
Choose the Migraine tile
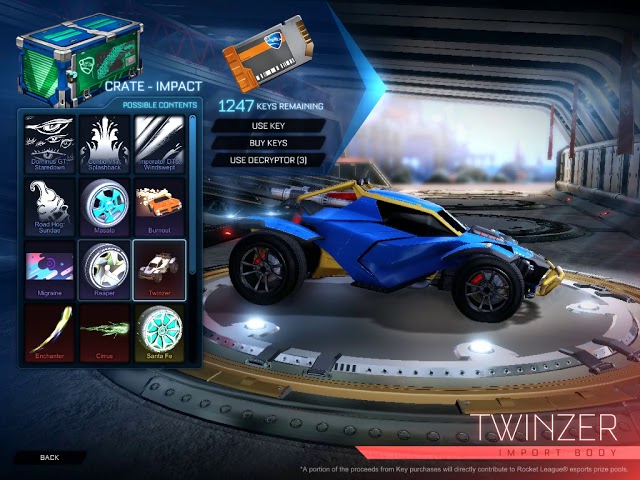coord(49,270)
